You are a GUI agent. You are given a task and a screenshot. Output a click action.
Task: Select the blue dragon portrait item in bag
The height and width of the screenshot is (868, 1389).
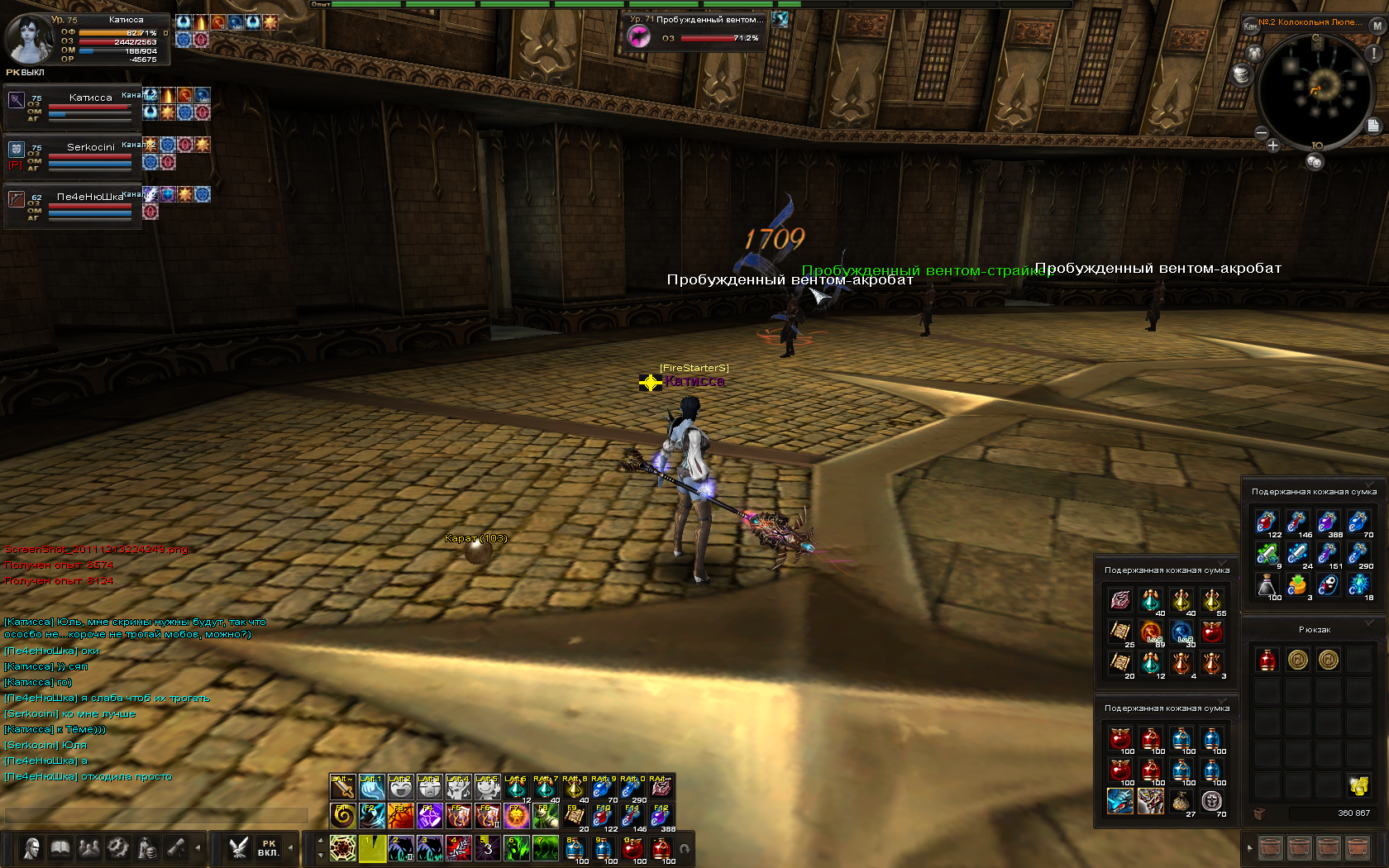[x=1119, y=801]
